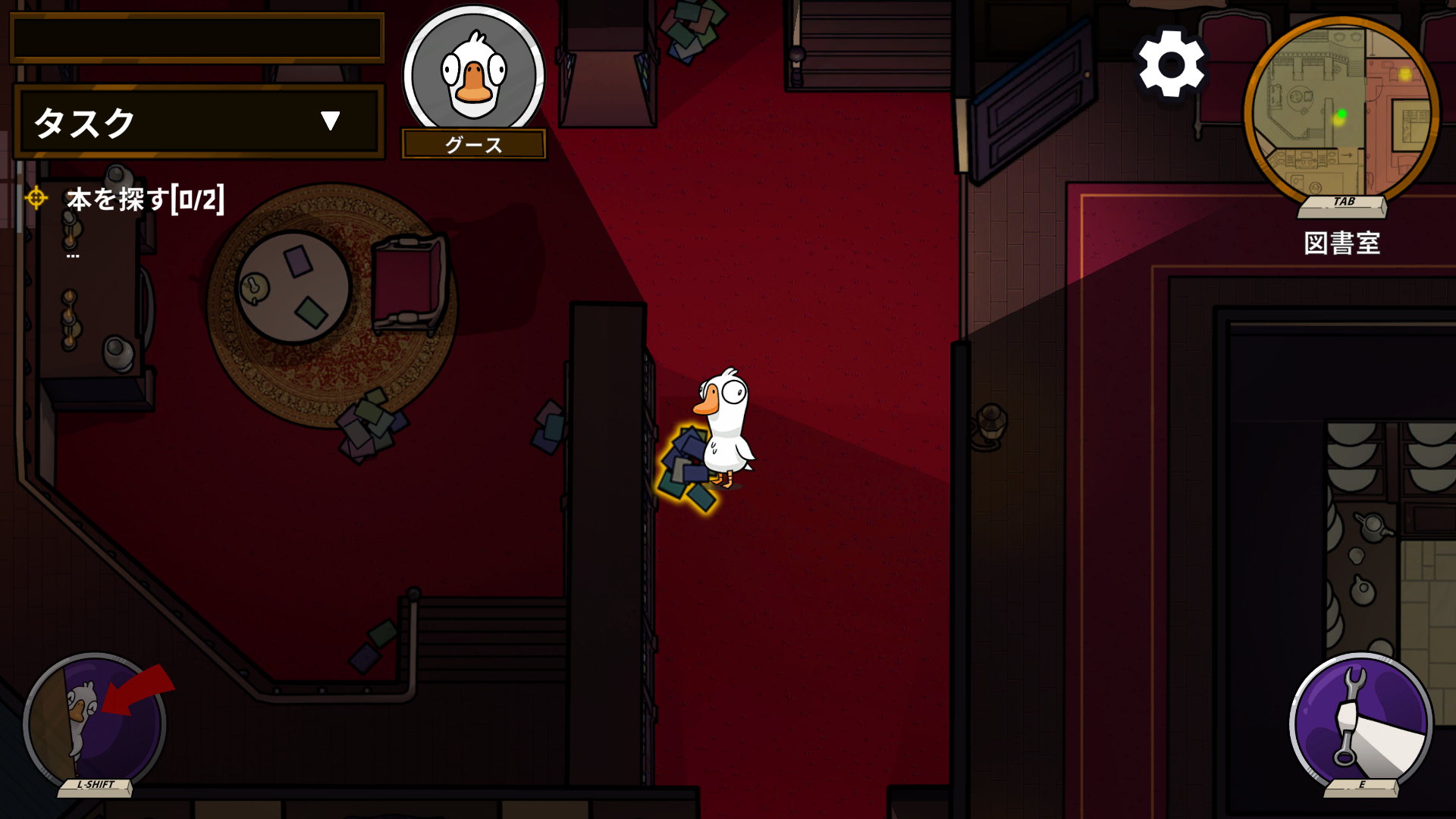Open the circular minimap

(x=1341, y=114)
